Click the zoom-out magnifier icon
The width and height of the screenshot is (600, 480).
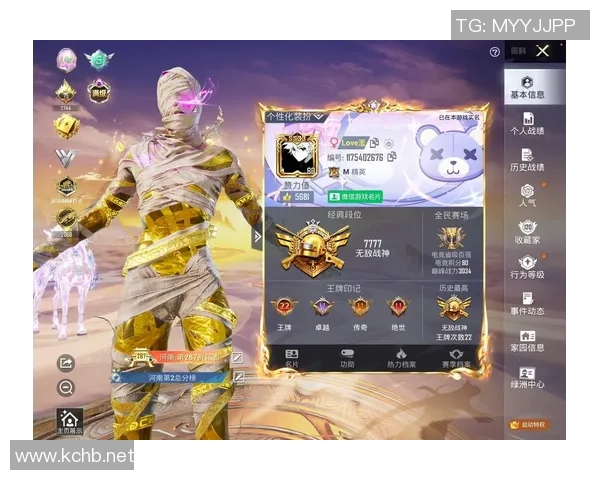point(66,388)
